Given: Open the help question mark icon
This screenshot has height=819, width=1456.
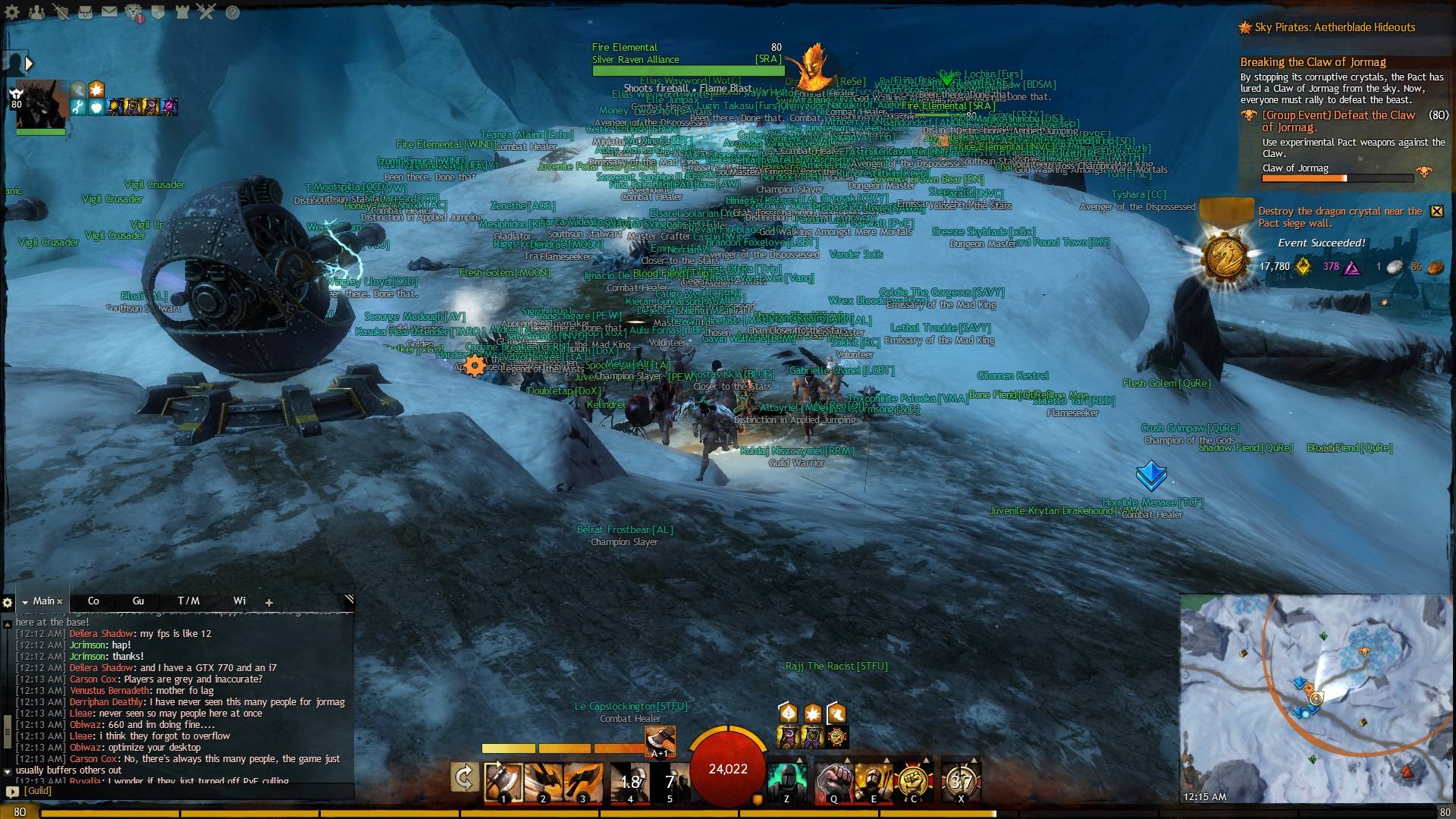Looking at the screenshot, I should coord(232,11).
